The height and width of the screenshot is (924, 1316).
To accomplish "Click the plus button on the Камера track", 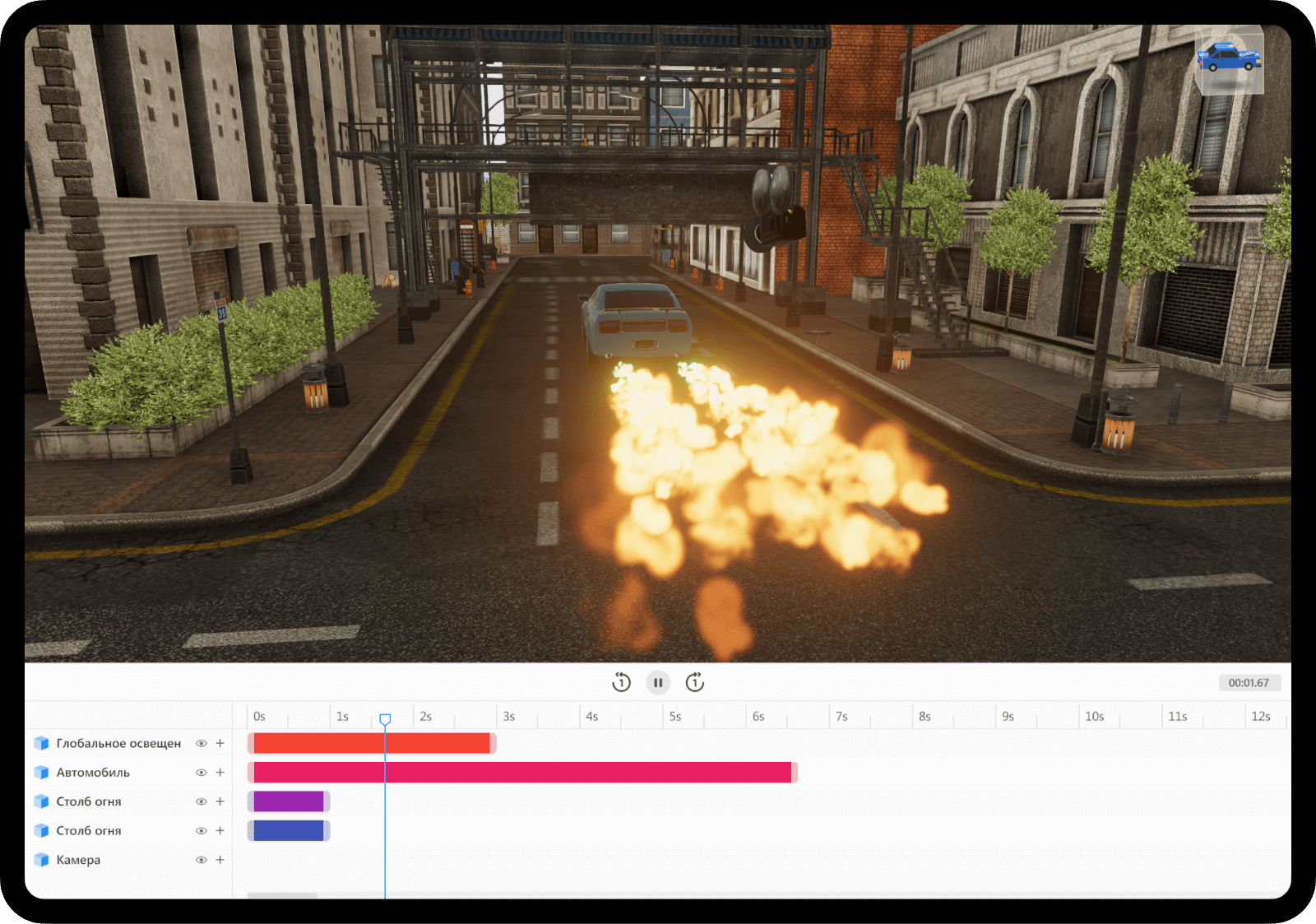I will pyautogui.click(x=220, y=860).
